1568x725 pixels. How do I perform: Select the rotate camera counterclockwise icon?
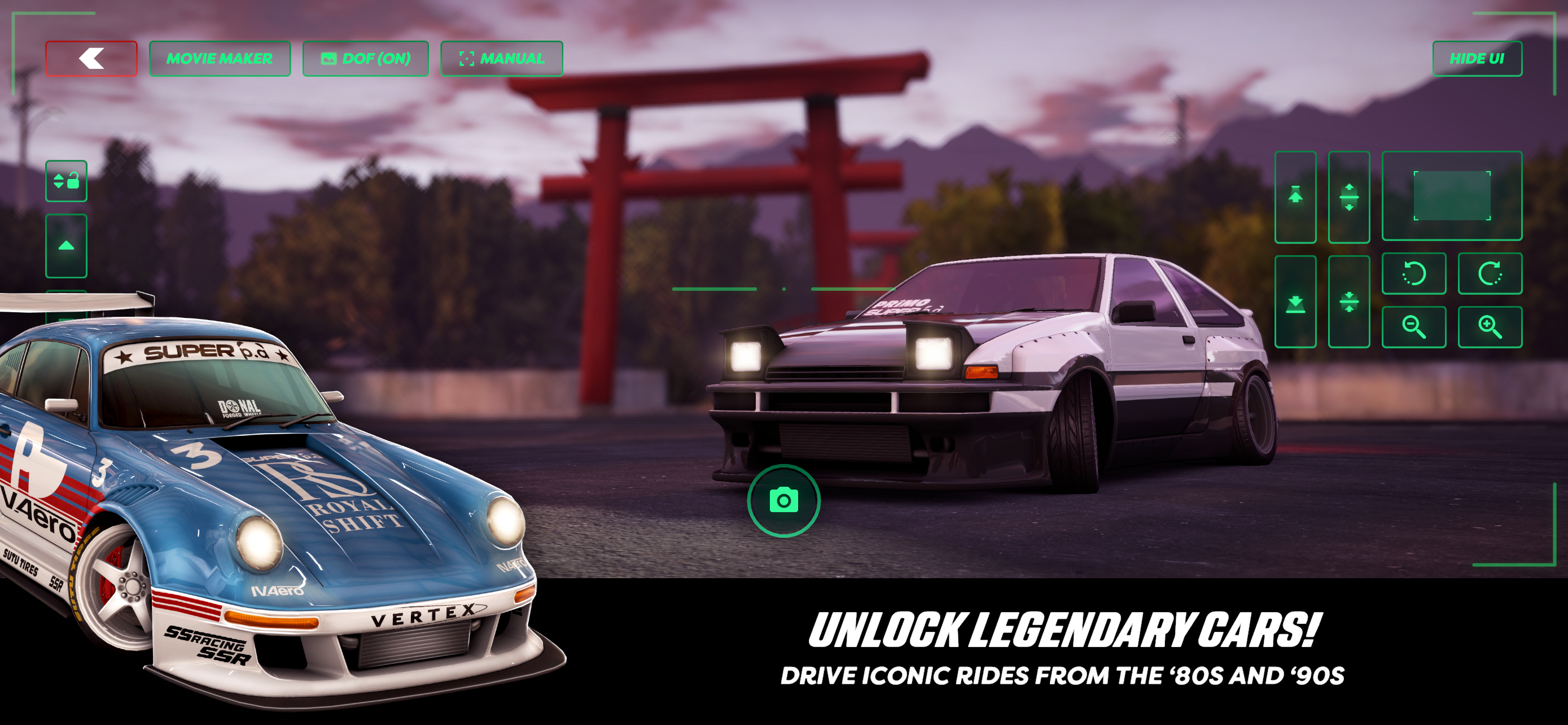click(1413, 273)
